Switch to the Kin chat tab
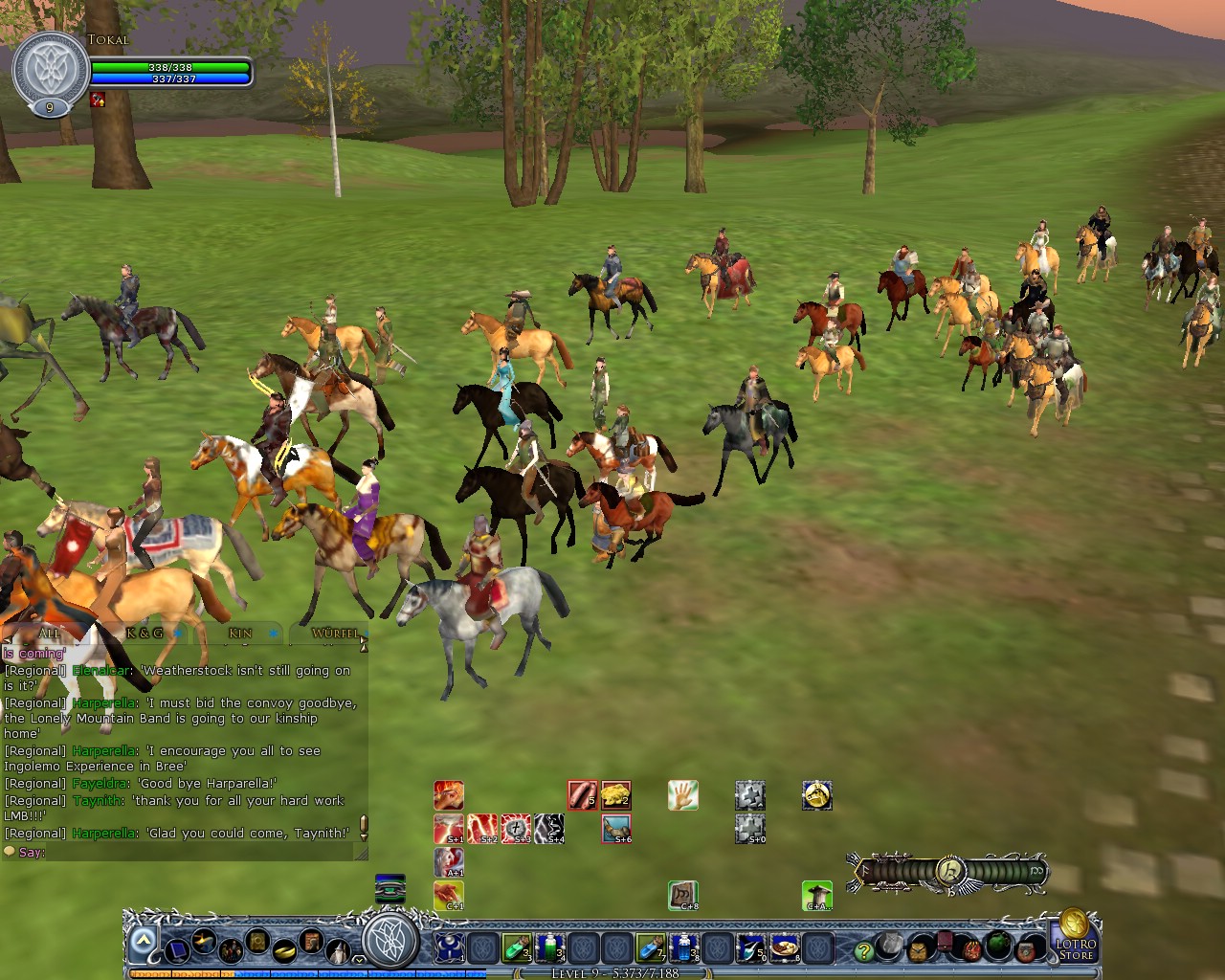1225x980 pixels. click(x=239, y=633)
